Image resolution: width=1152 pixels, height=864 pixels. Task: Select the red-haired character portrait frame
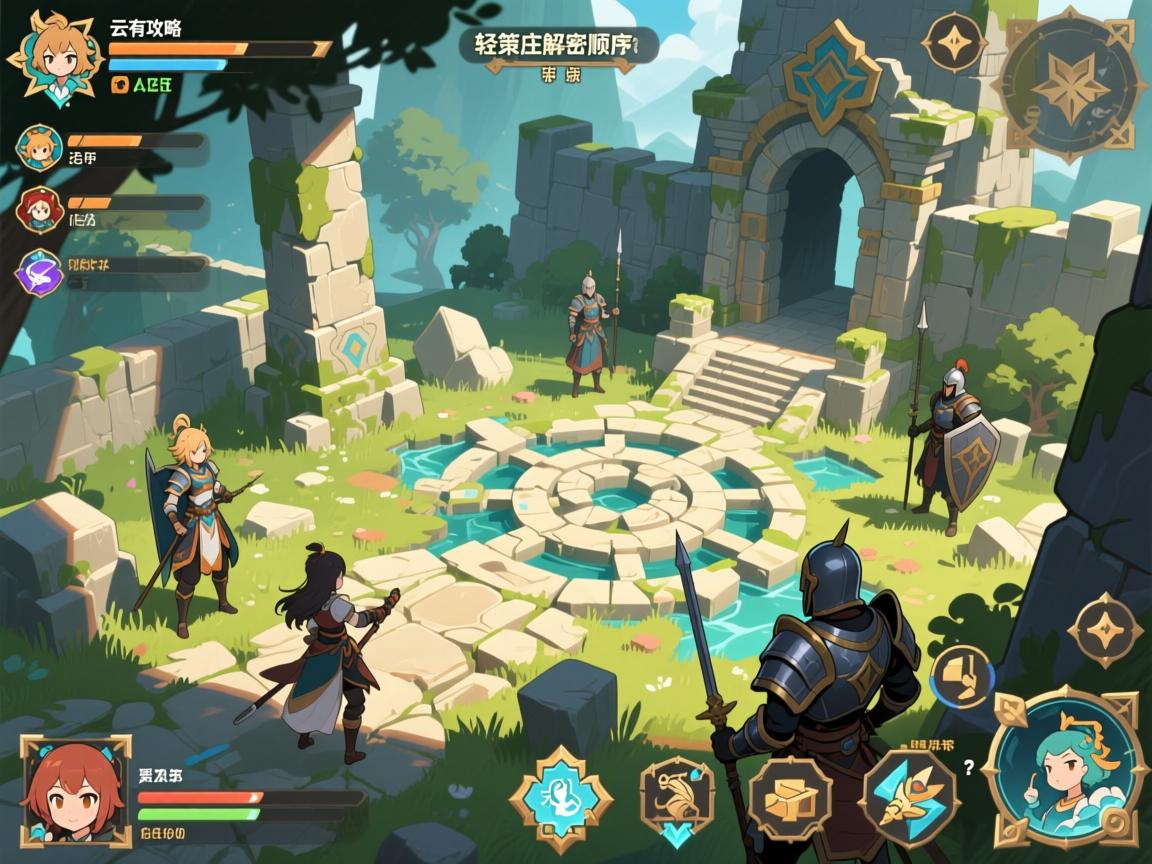[75, 791]
